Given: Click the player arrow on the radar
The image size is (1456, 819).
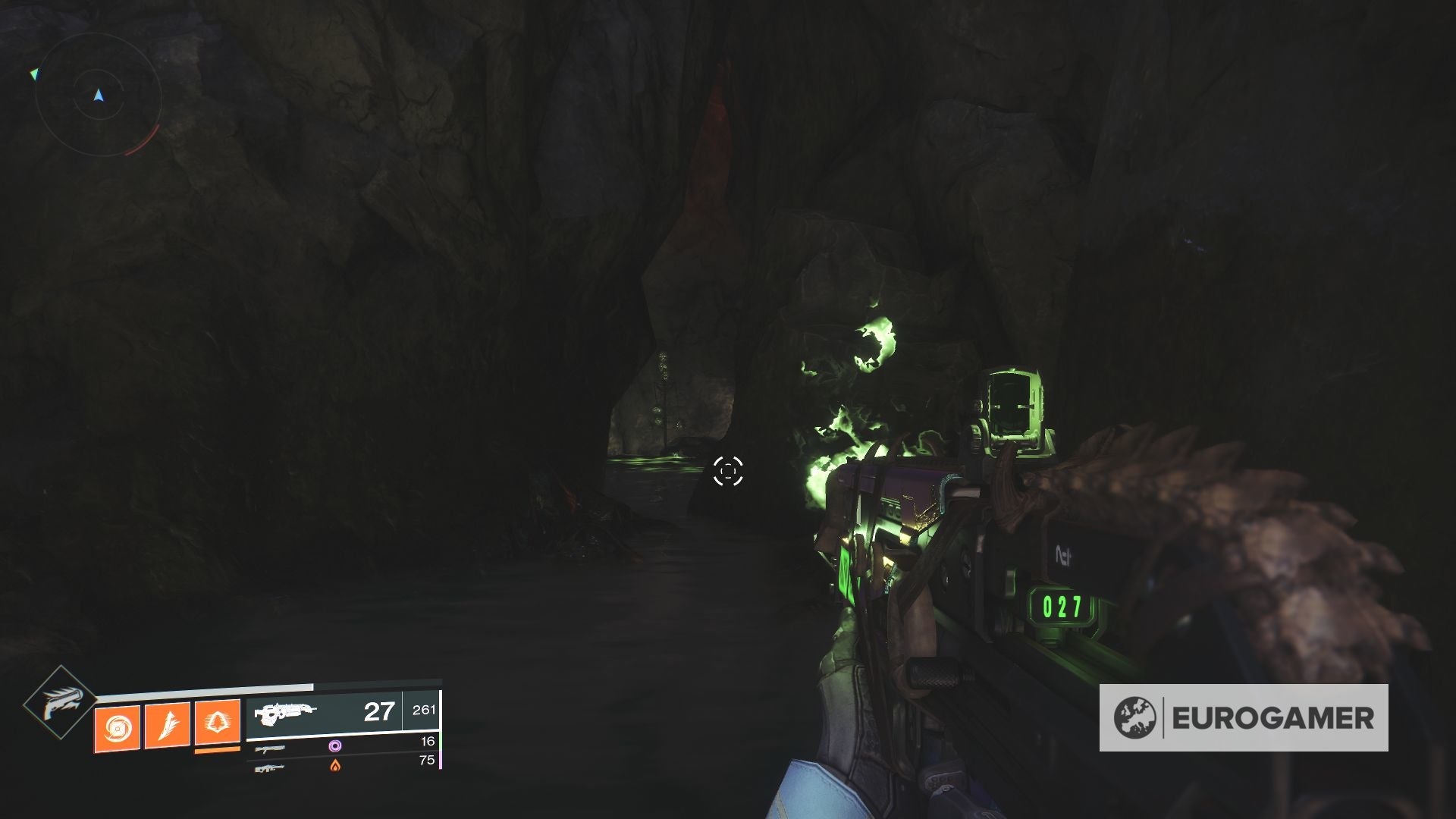Looking at the screenshot, I should tap(99, 95).
